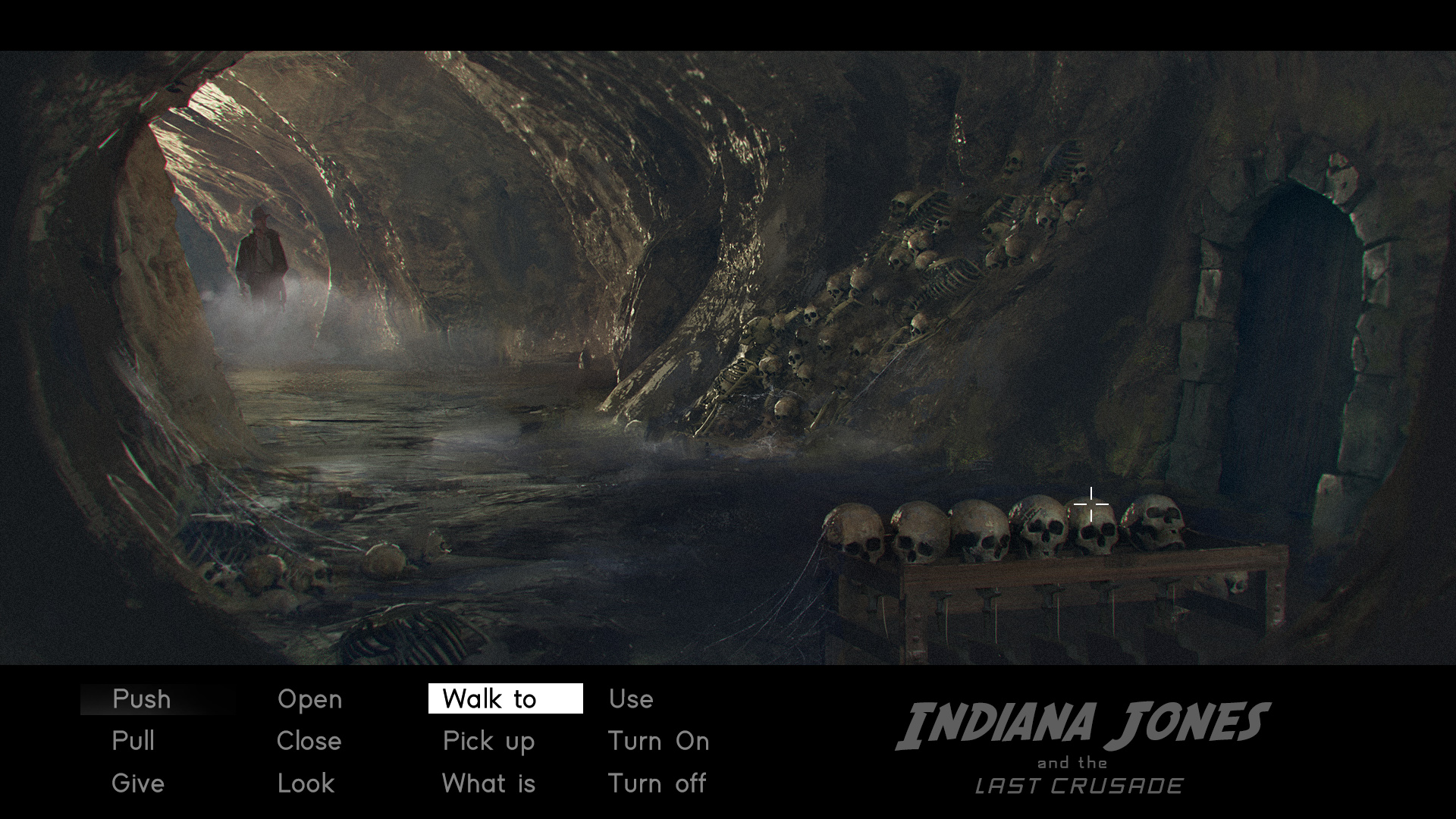Choose the Close command
1456x819 pixels.
tap(309, 741)
